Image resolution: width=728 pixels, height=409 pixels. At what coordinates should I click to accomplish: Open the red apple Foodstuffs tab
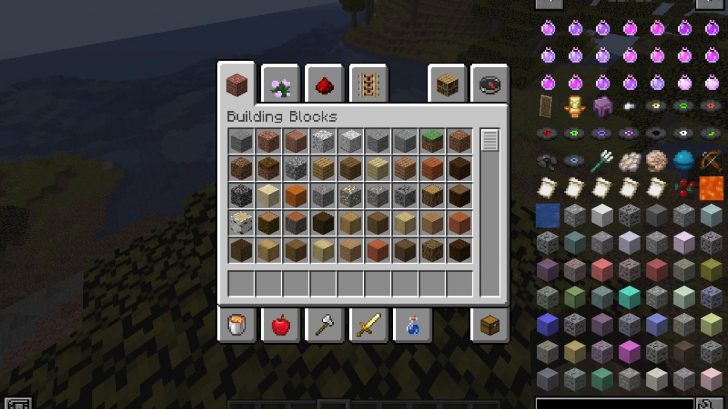coord(280,325)
